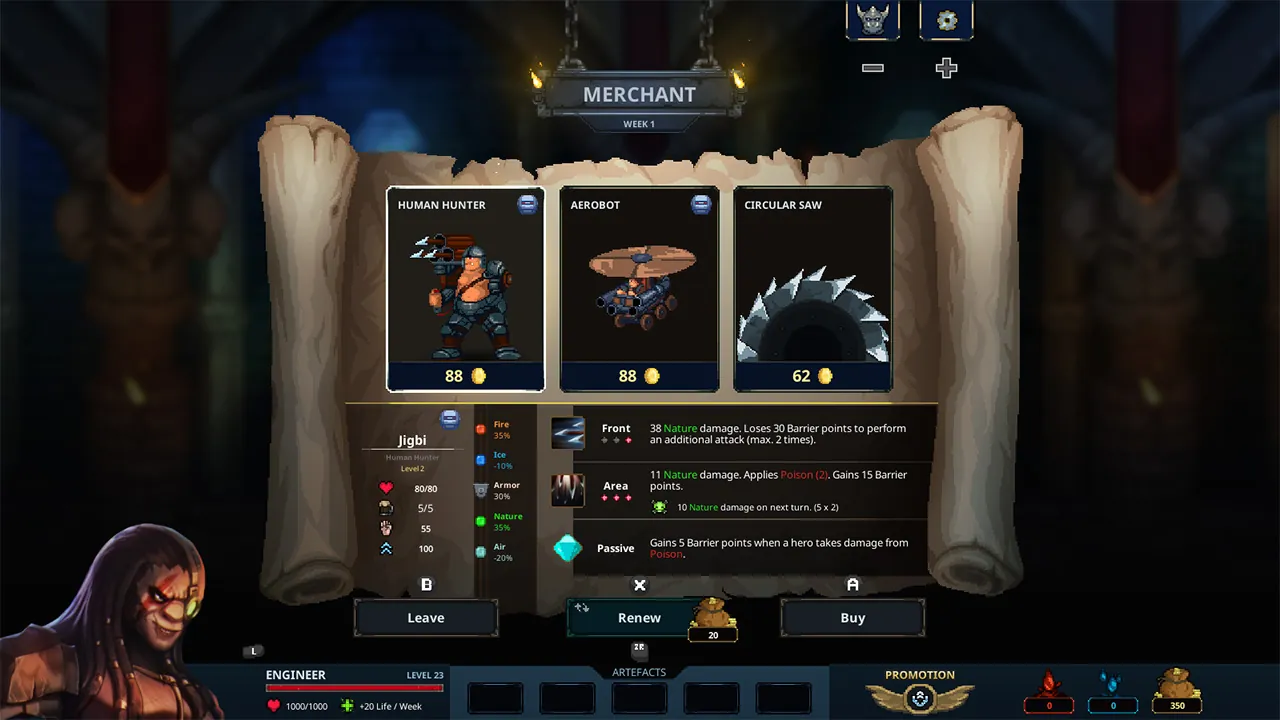The width and height of the screenshot is (1280, 720).
Task: Click the first empty Artefacts slot
Action: pos(495,697)
